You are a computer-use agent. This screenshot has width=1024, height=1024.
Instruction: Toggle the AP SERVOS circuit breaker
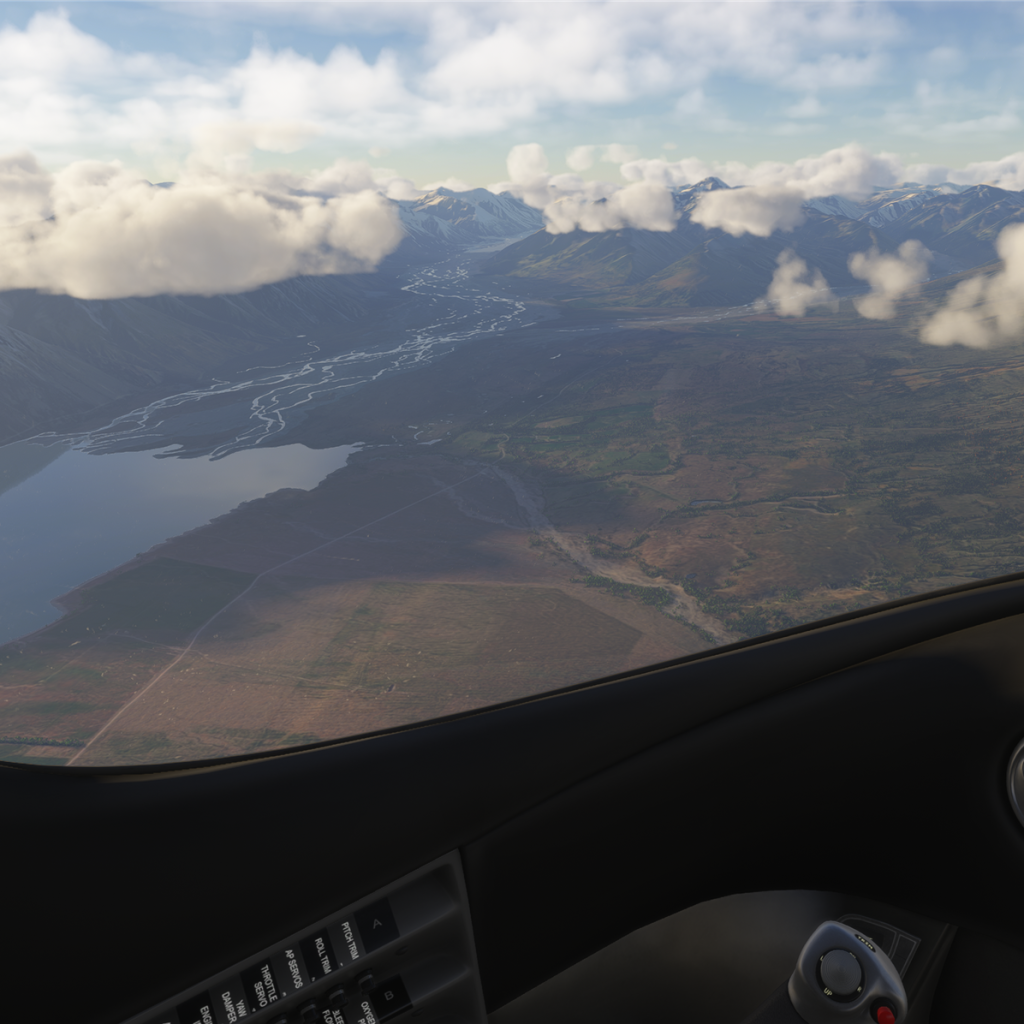292,969
